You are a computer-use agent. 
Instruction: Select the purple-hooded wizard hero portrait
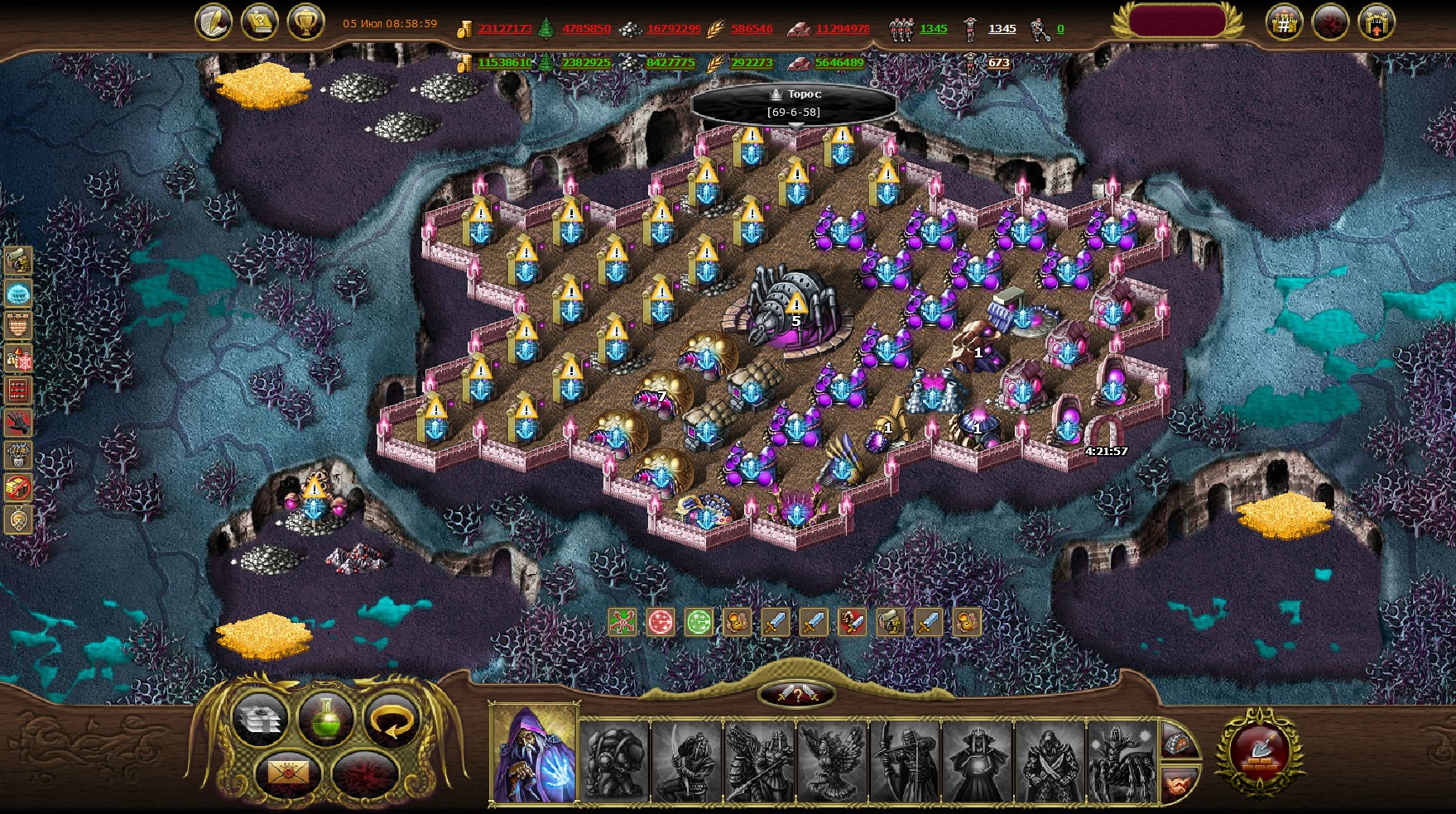coord(534,753)
